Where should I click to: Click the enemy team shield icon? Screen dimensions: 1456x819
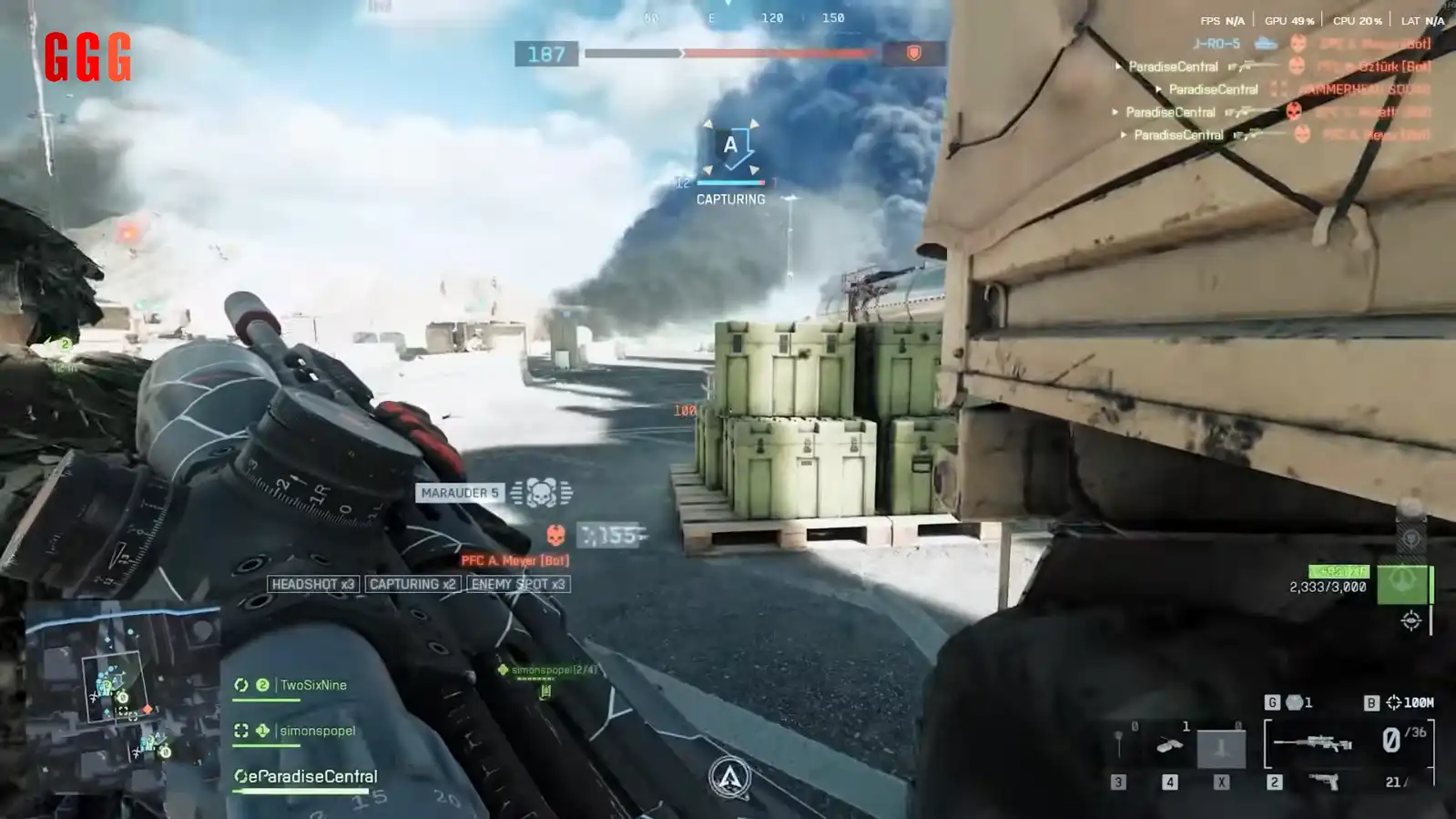pos(913,54)
